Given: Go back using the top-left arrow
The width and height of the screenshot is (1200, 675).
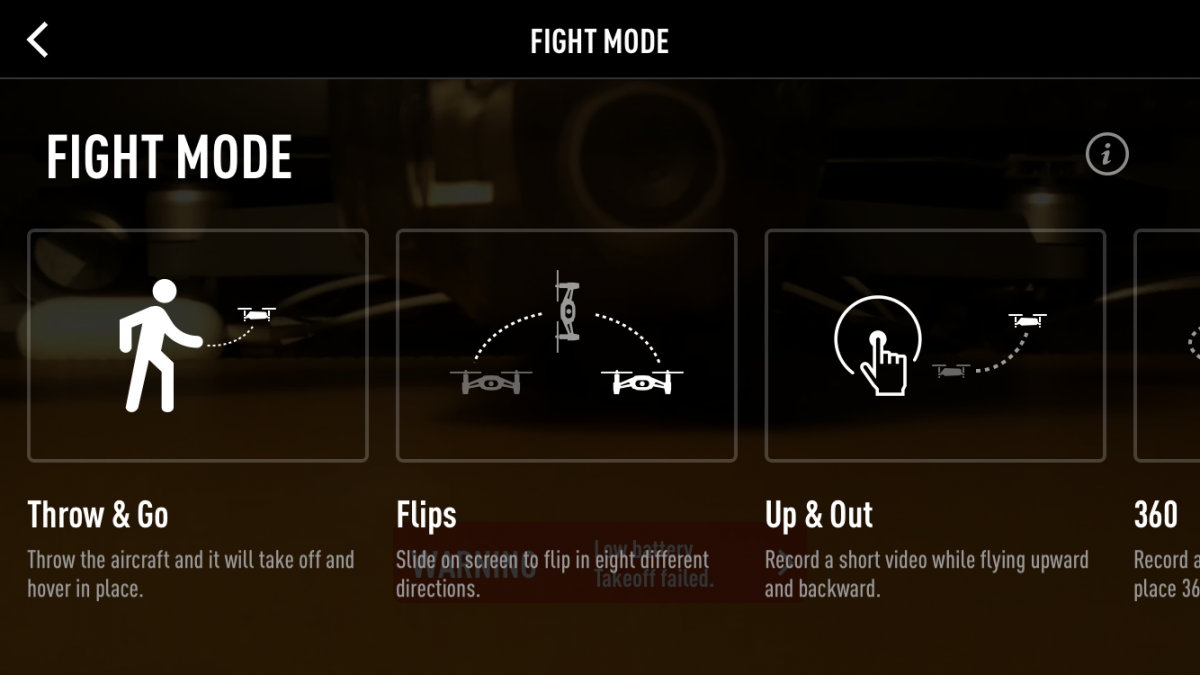Looking at the screenshot, I should 38,41.
